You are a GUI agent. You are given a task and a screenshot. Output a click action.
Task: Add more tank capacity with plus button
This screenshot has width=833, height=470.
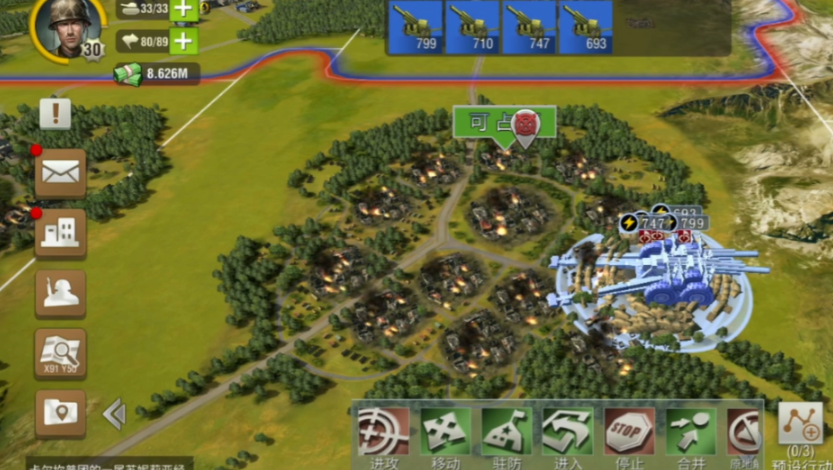pyautogui.click(x=183, y=10)
